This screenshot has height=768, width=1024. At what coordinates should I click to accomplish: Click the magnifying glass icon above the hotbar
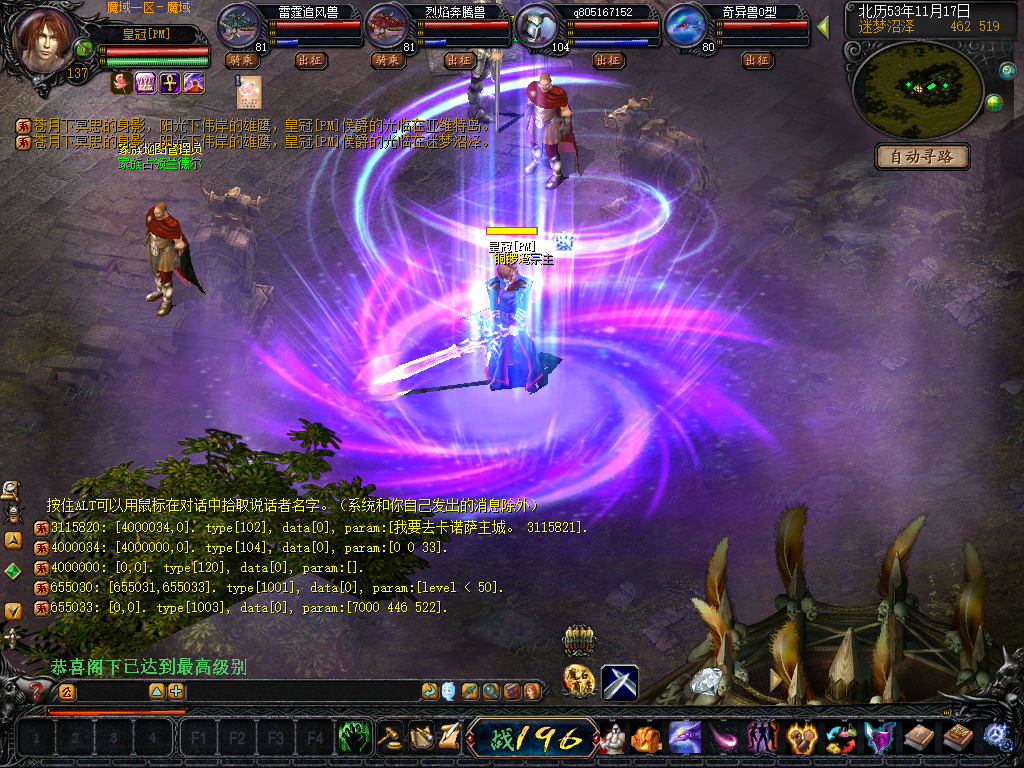[x=491, y=691]
